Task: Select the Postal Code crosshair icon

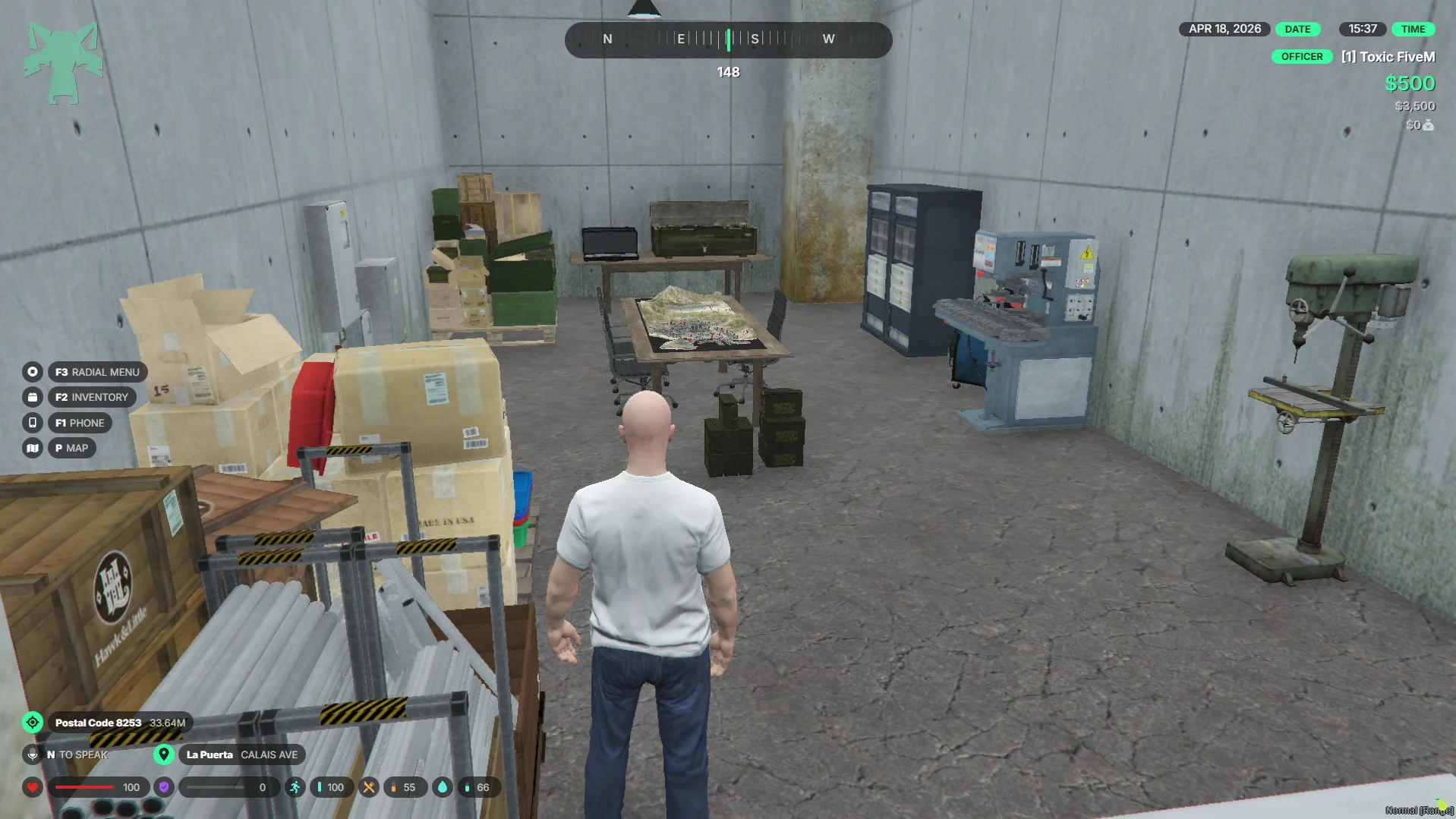Action: coord(33,723)
